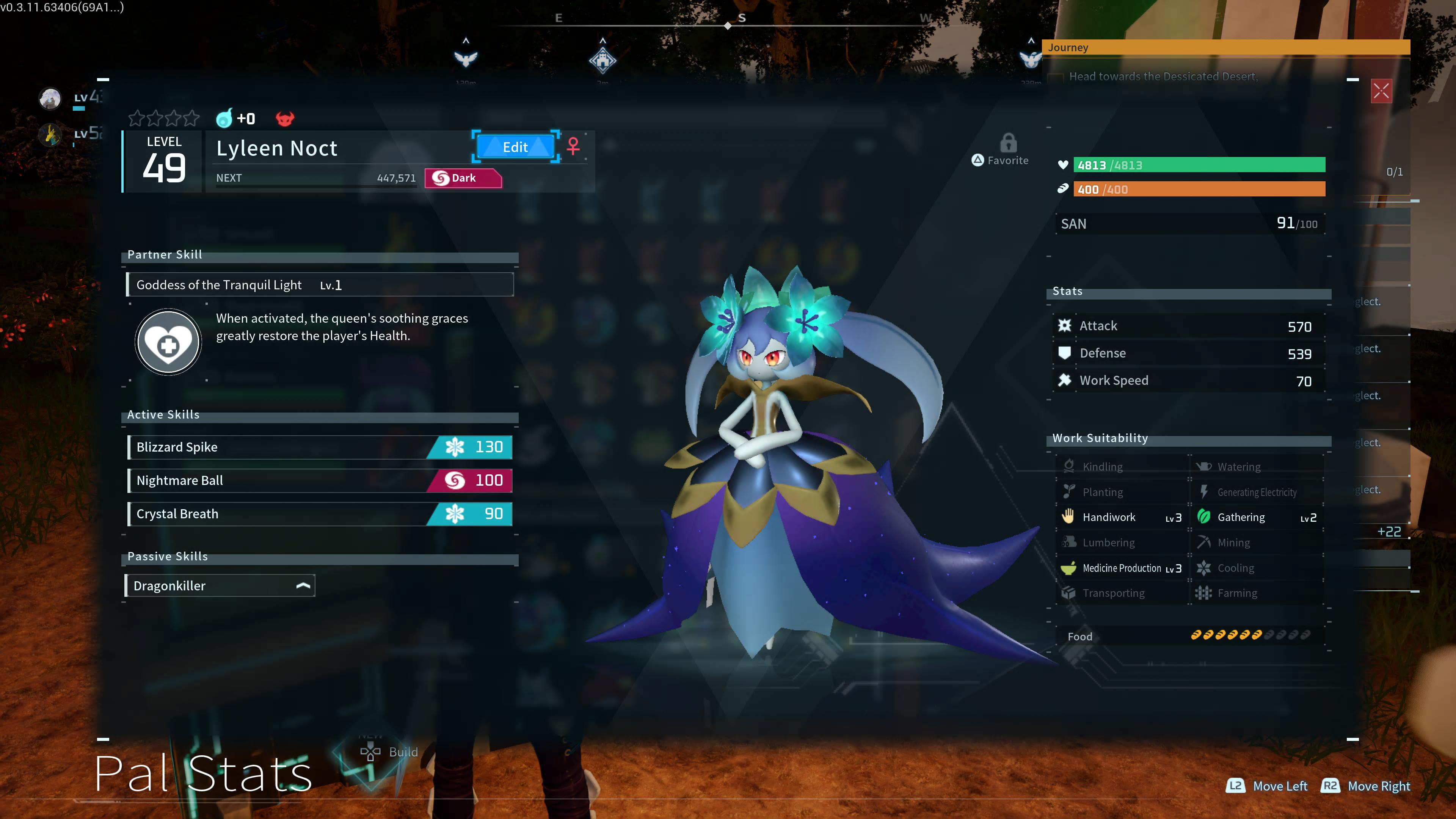Click the Gathering work suitability entry
The width and height of the screenshot is (1456, 819).
pyautogui.click(x=1257, y=517)
